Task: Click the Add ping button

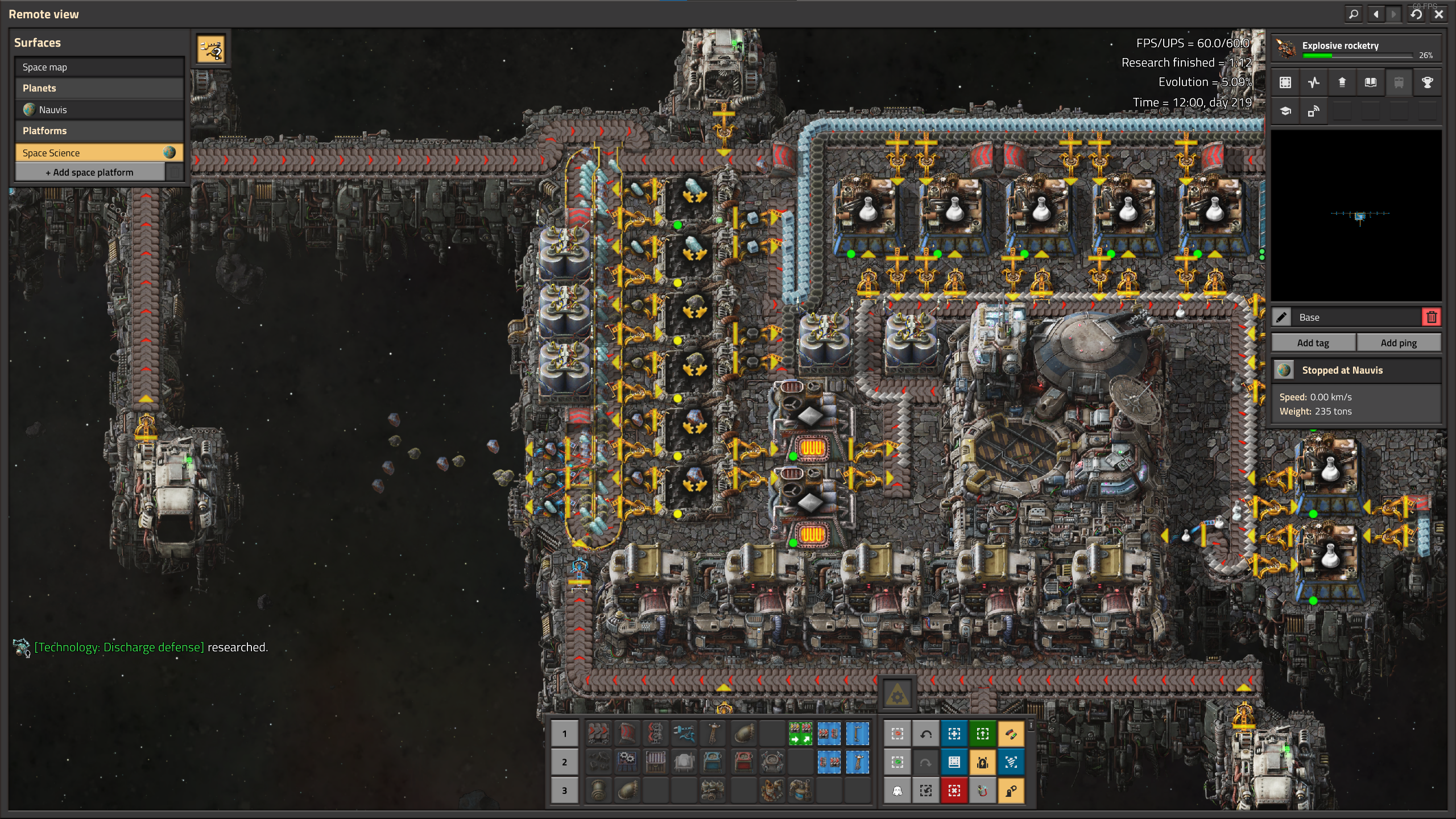Action: [x=1399, y=343]
